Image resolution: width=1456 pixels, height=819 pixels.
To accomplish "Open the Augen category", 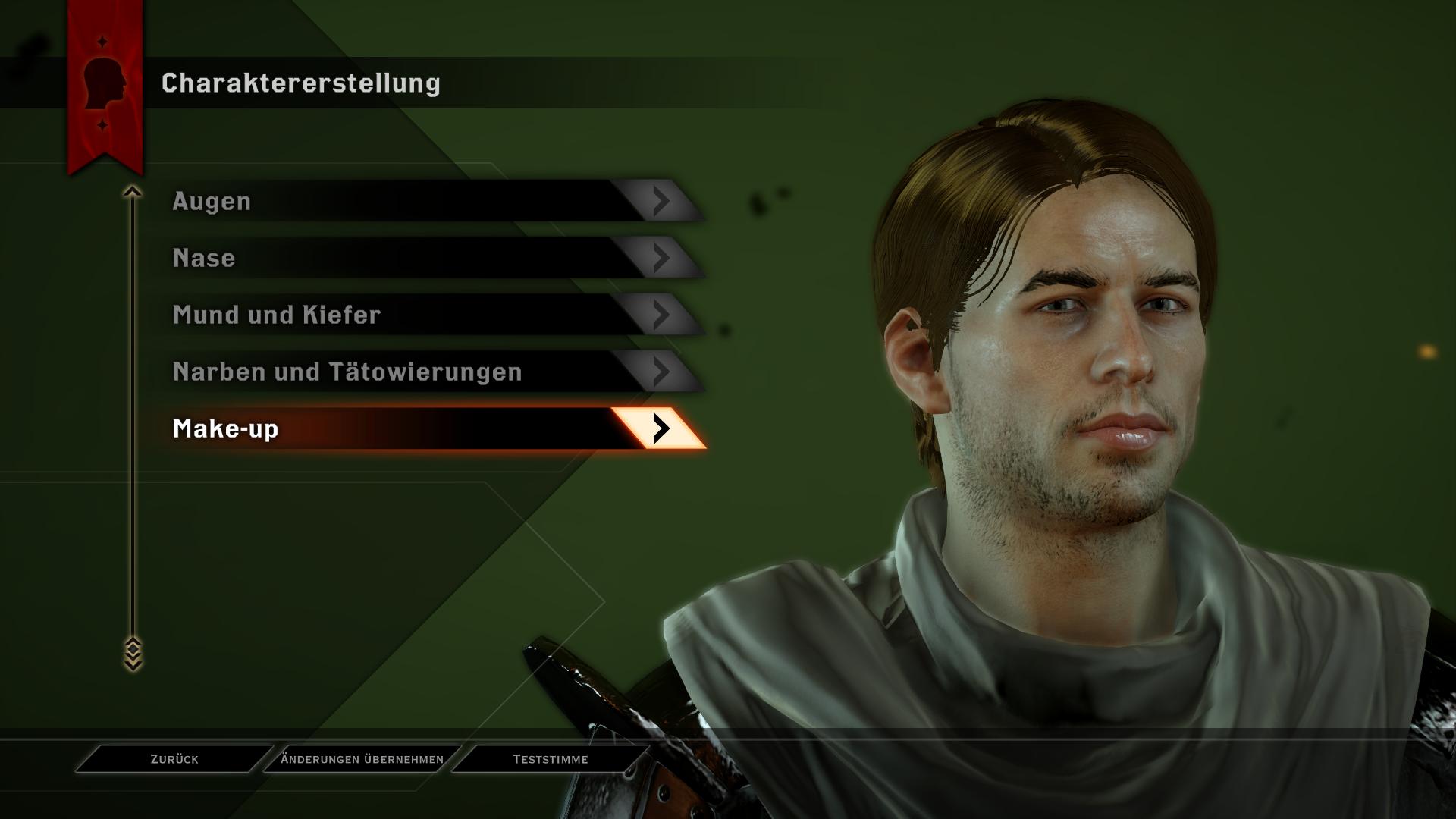I will tap(425, 201).
